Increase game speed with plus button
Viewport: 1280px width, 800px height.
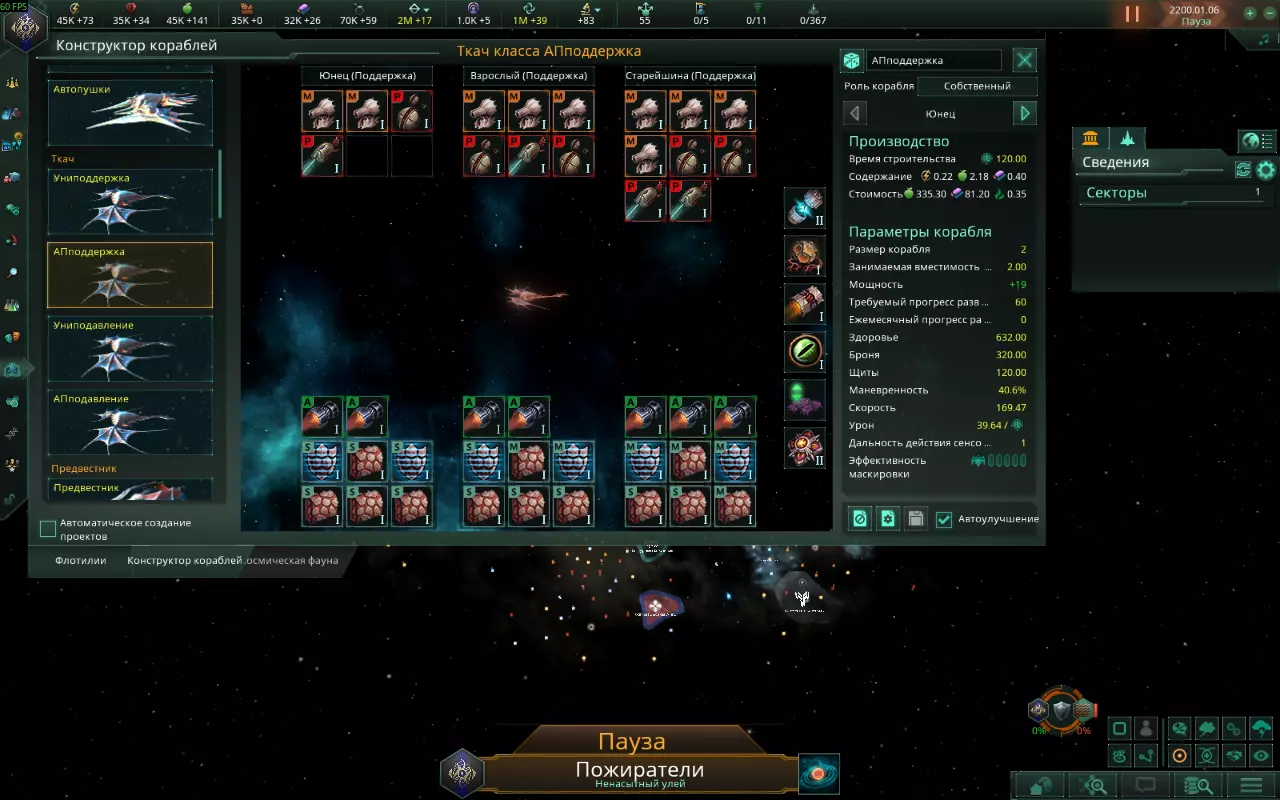click(x=1250, y=14)
